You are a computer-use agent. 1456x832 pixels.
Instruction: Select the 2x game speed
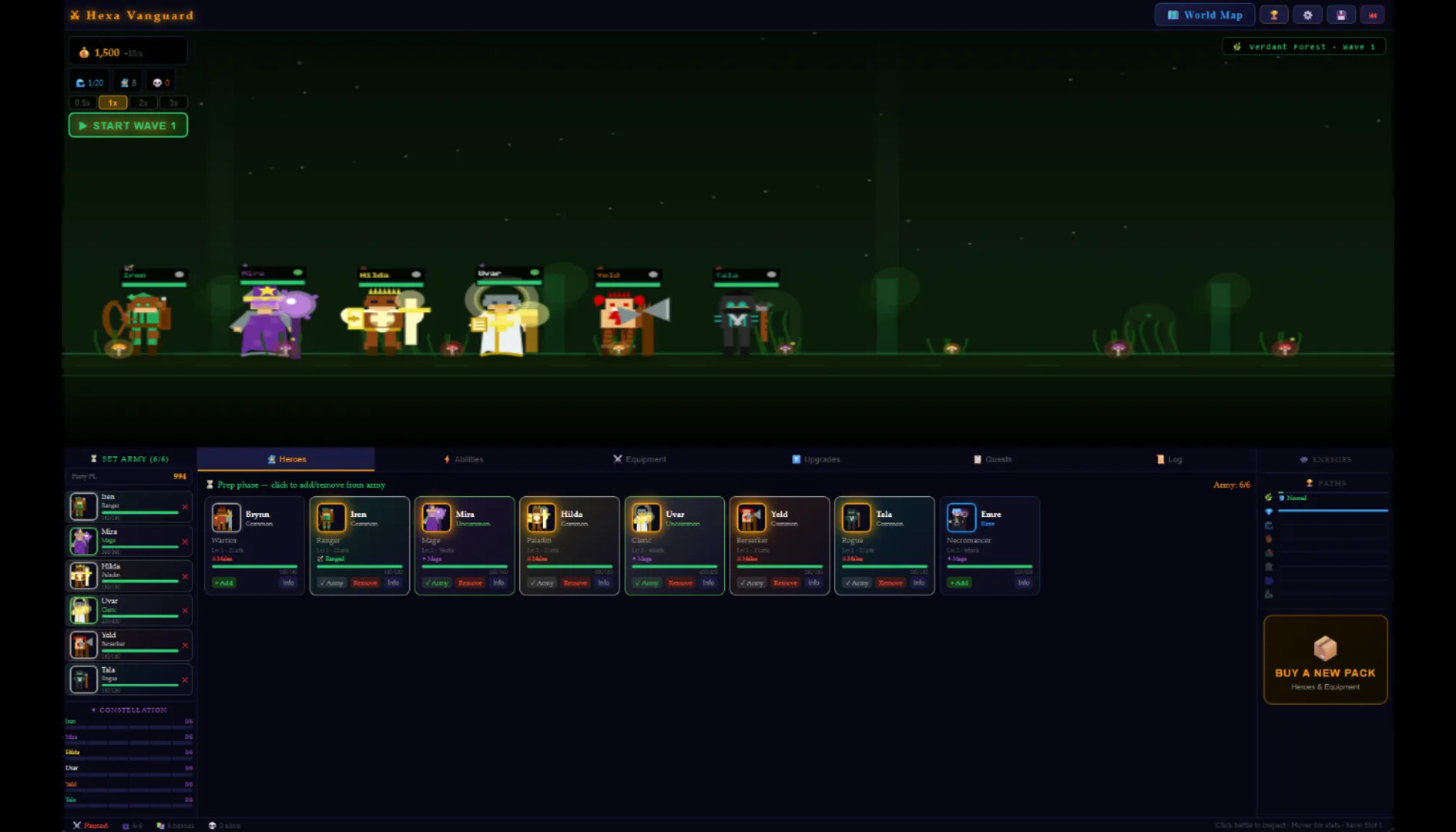[x=143, y=102]
